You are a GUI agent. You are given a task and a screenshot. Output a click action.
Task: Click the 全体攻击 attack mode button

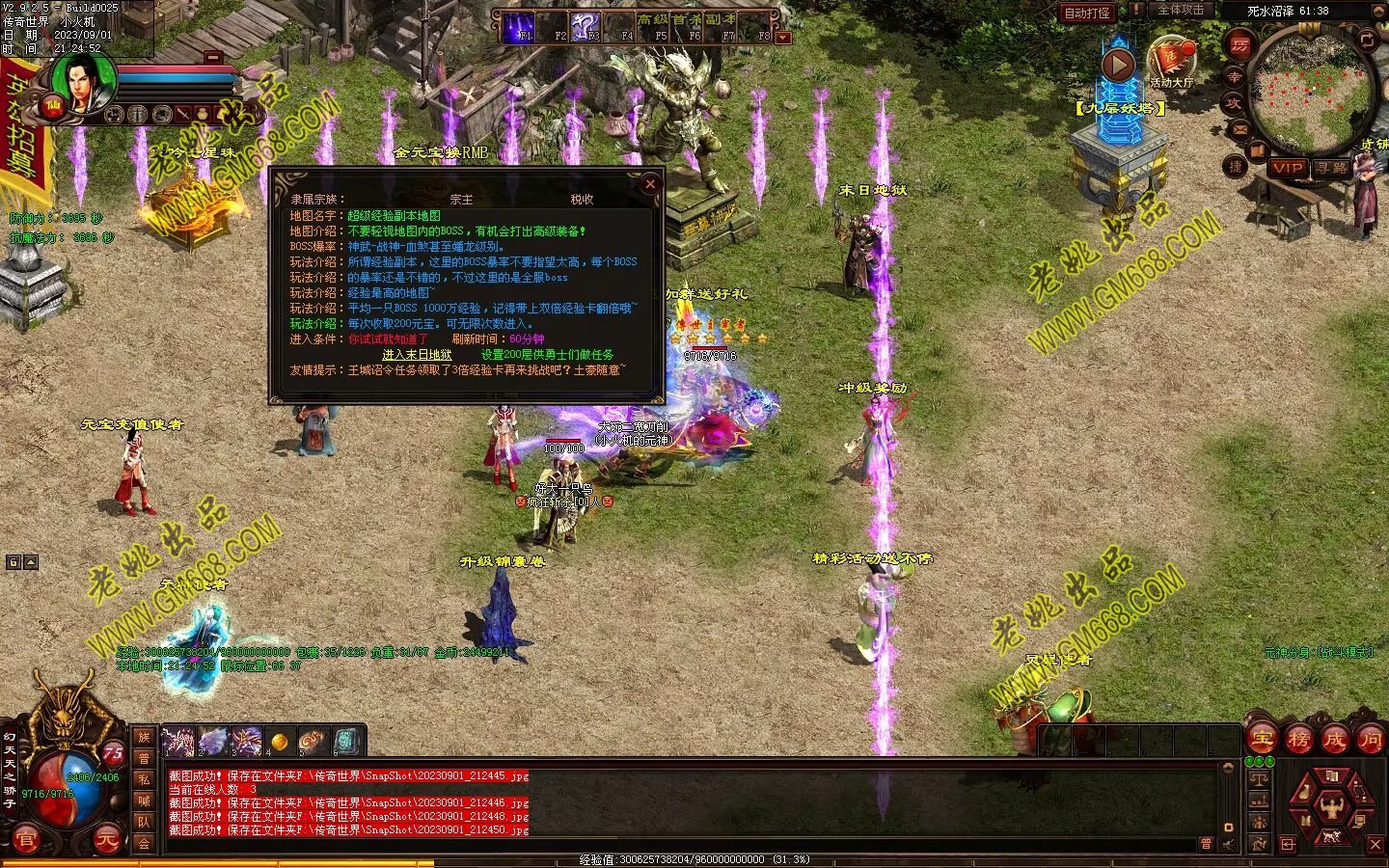coord(1181,11)
